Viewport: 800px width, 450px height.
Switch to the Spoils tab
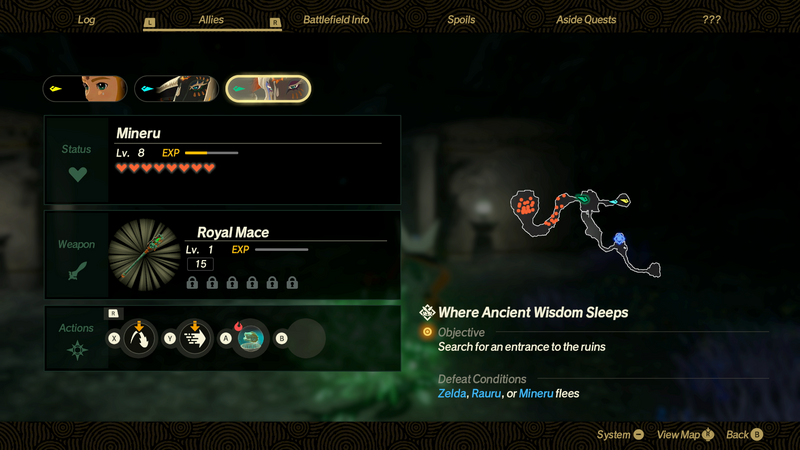460,20
